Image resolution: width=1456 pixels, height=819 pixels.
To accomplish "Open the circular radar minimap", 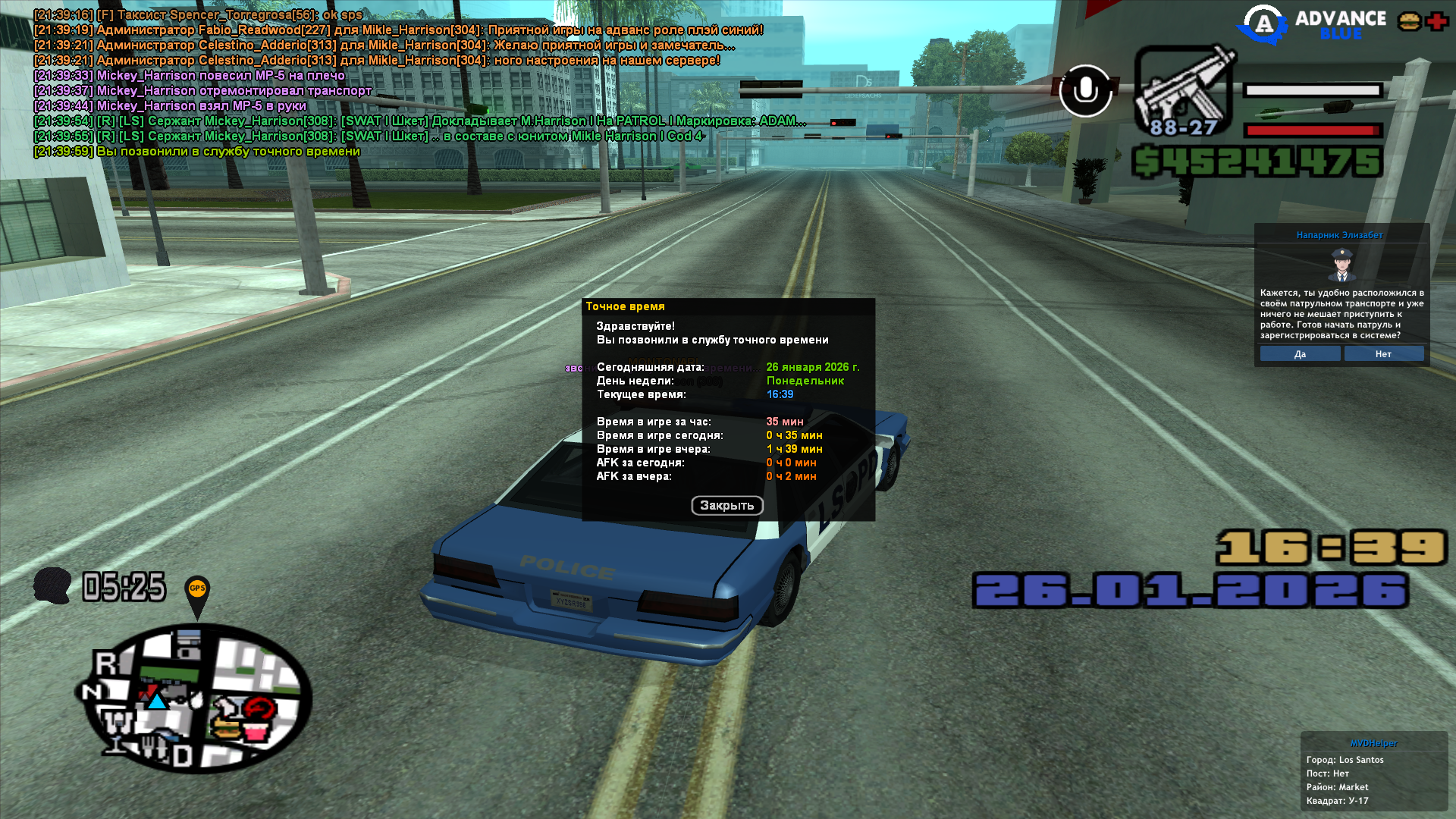I will click(197, 698).
